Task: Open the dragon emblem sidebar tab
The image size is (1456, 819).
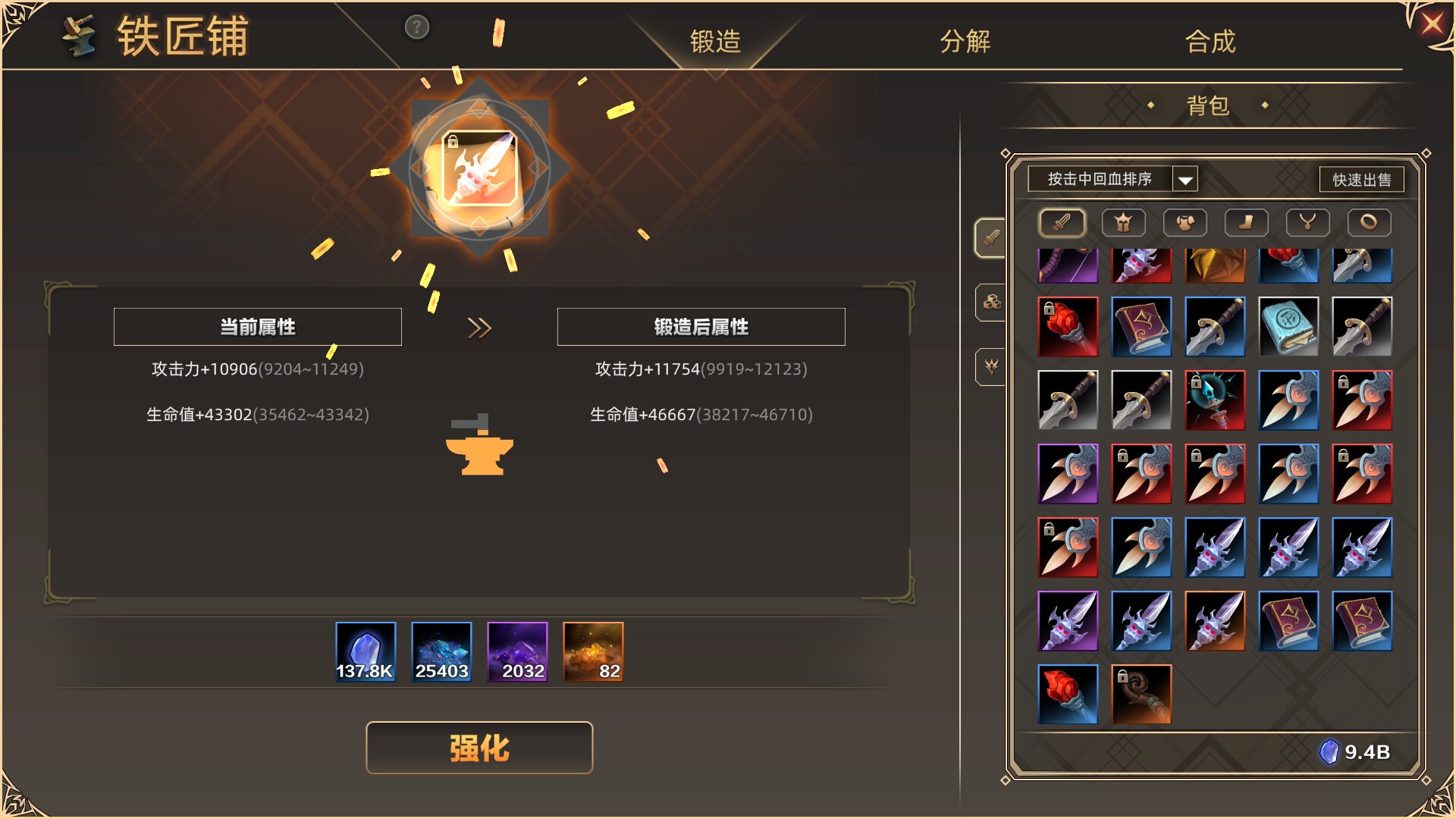Action: click(x=991, y=367)
